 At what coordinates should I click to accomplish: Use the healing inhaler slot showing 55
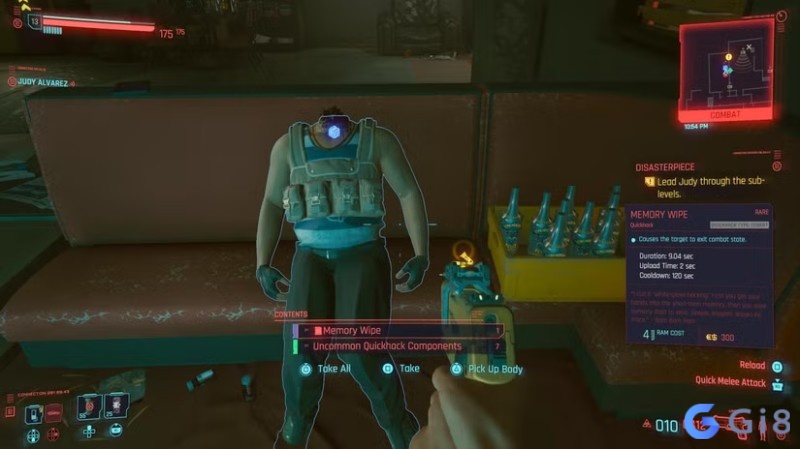tap(91, 407)
